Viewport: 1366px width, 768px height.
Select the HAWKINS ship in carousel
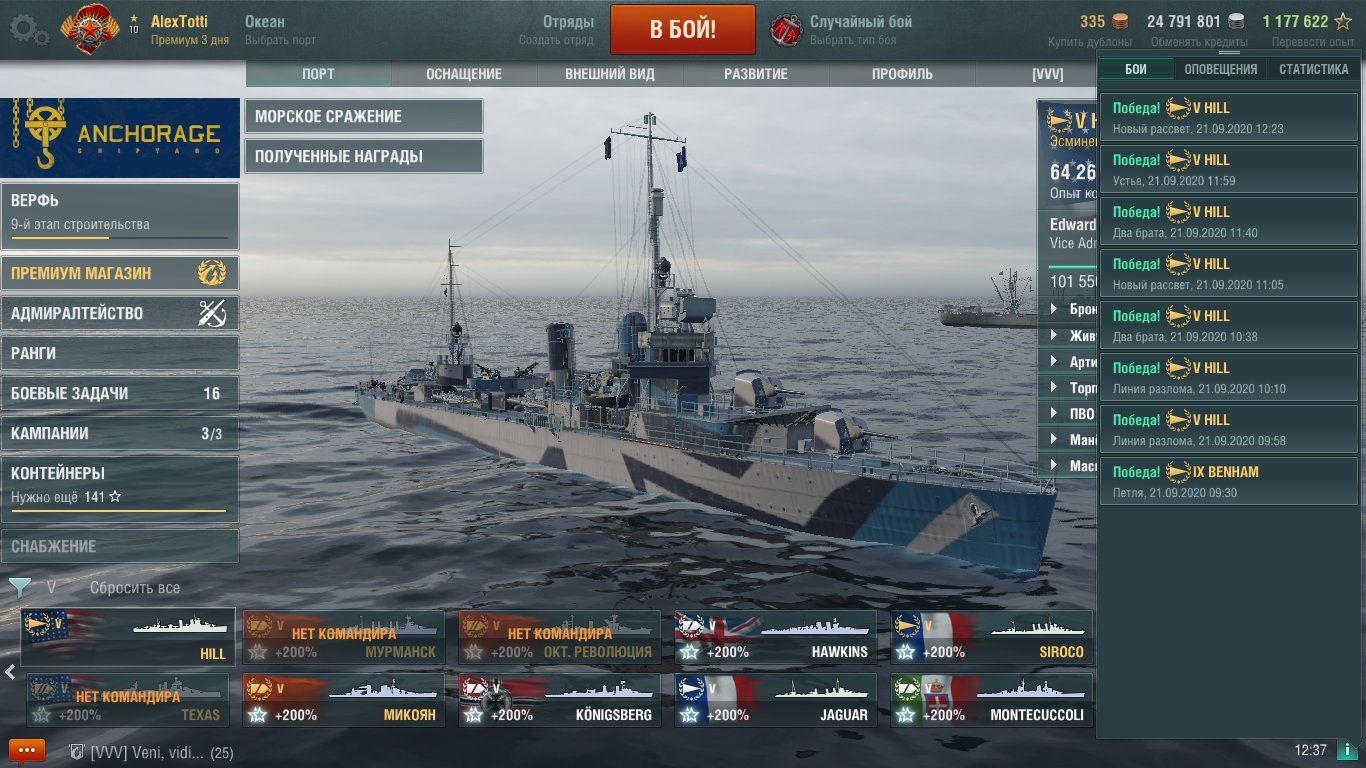coord(775,638)
